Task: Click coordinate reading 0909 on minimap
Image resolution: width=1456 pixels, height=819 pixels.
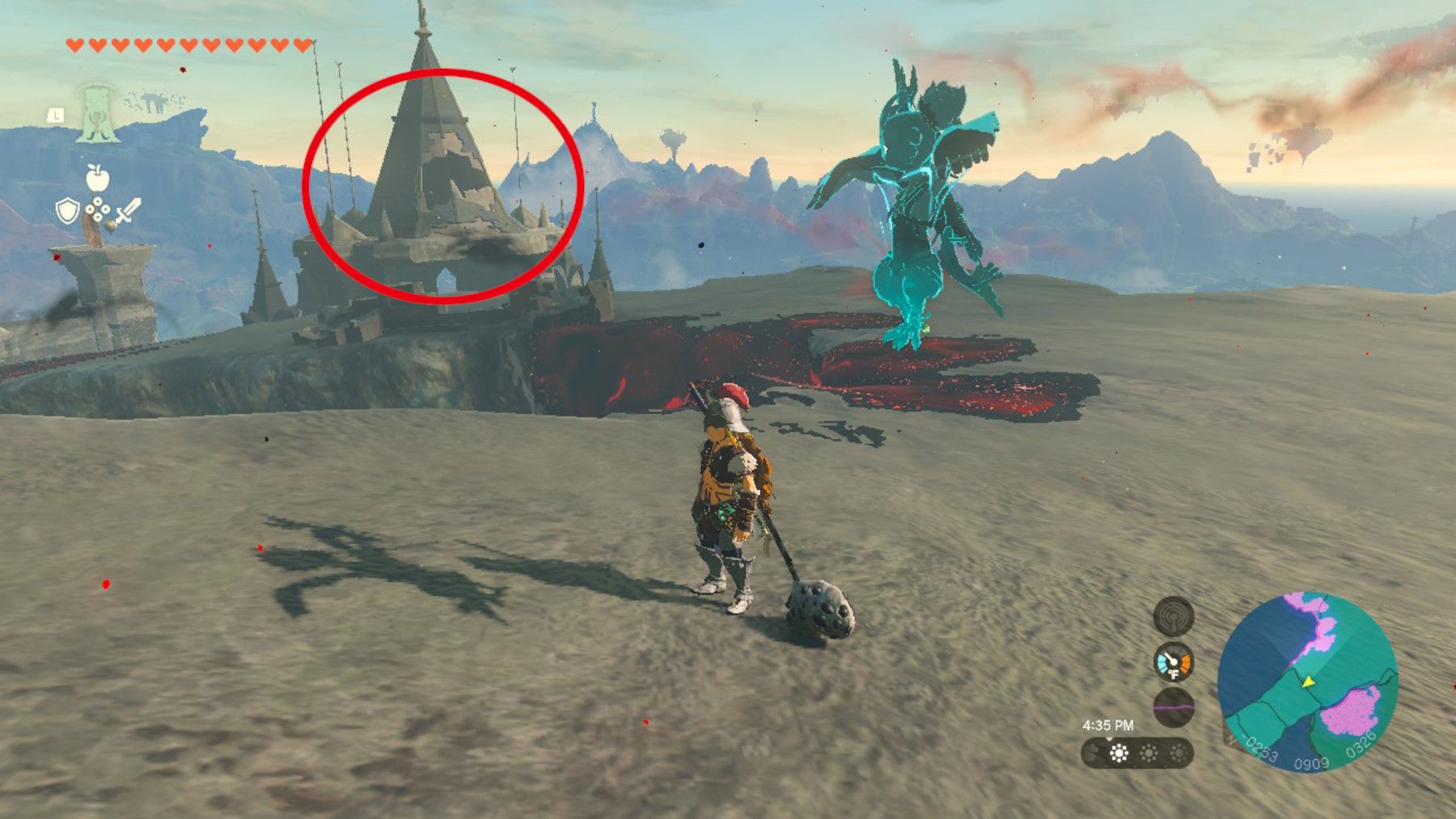Action: pyautogui.click(x=1311, y=762)
